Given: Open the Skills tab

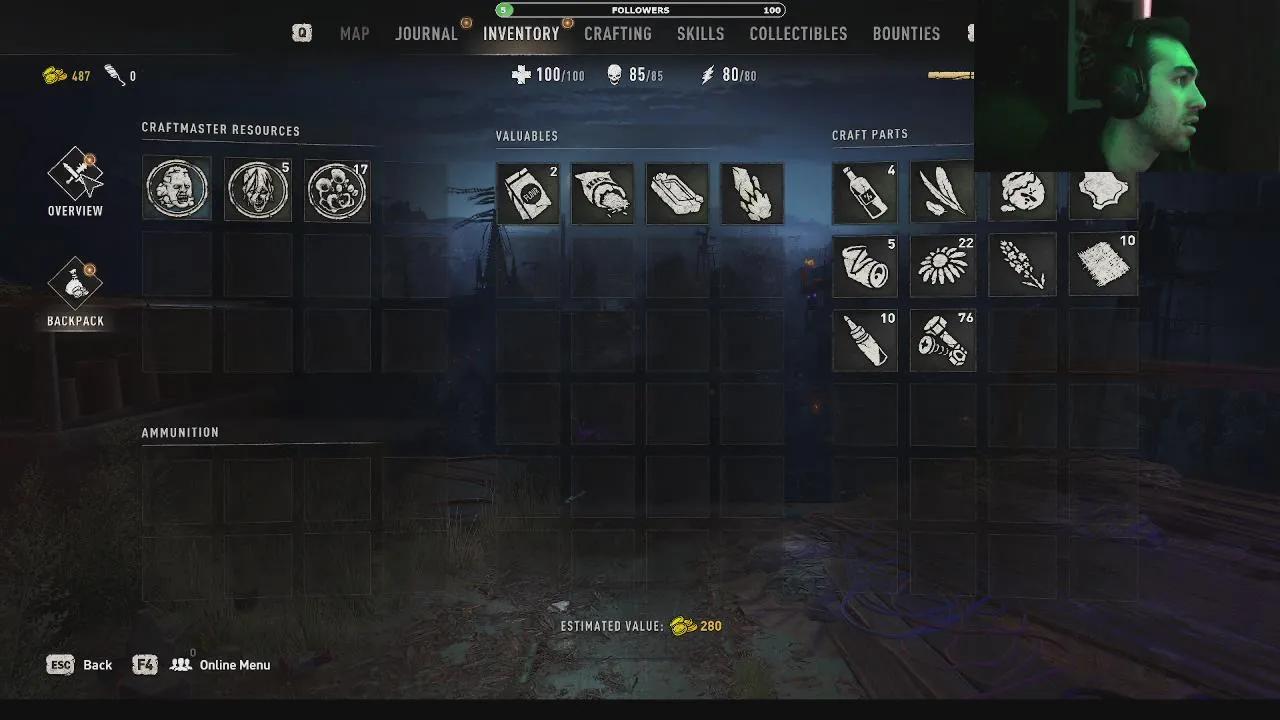Looking at the screenshot, I should [700, 33].
